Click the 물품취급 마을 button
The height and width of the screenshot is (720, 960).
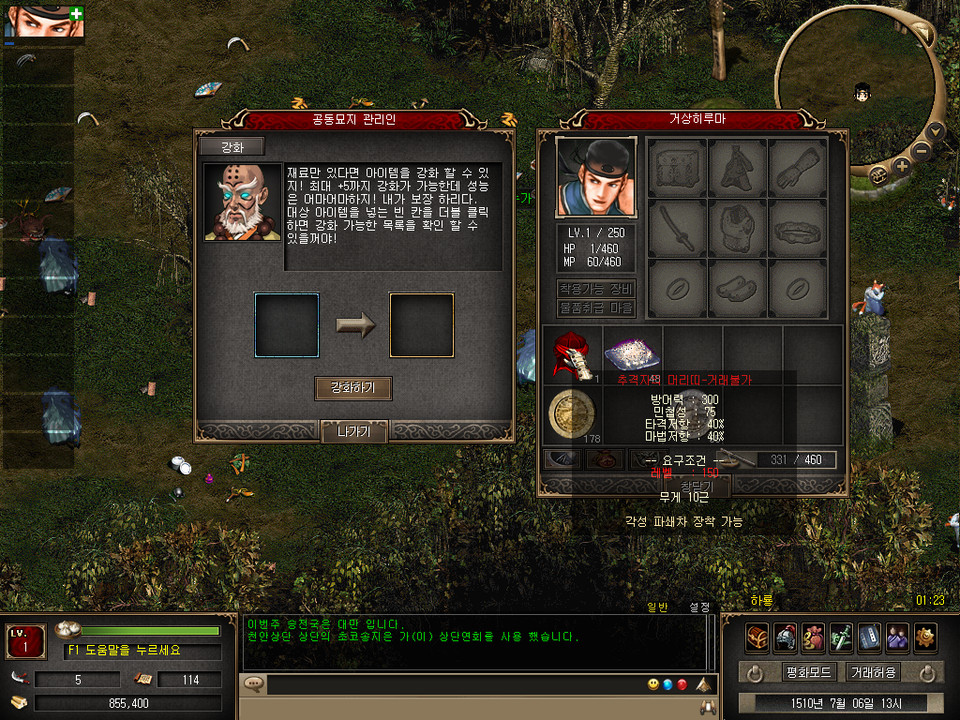click(x=595, y=308)
